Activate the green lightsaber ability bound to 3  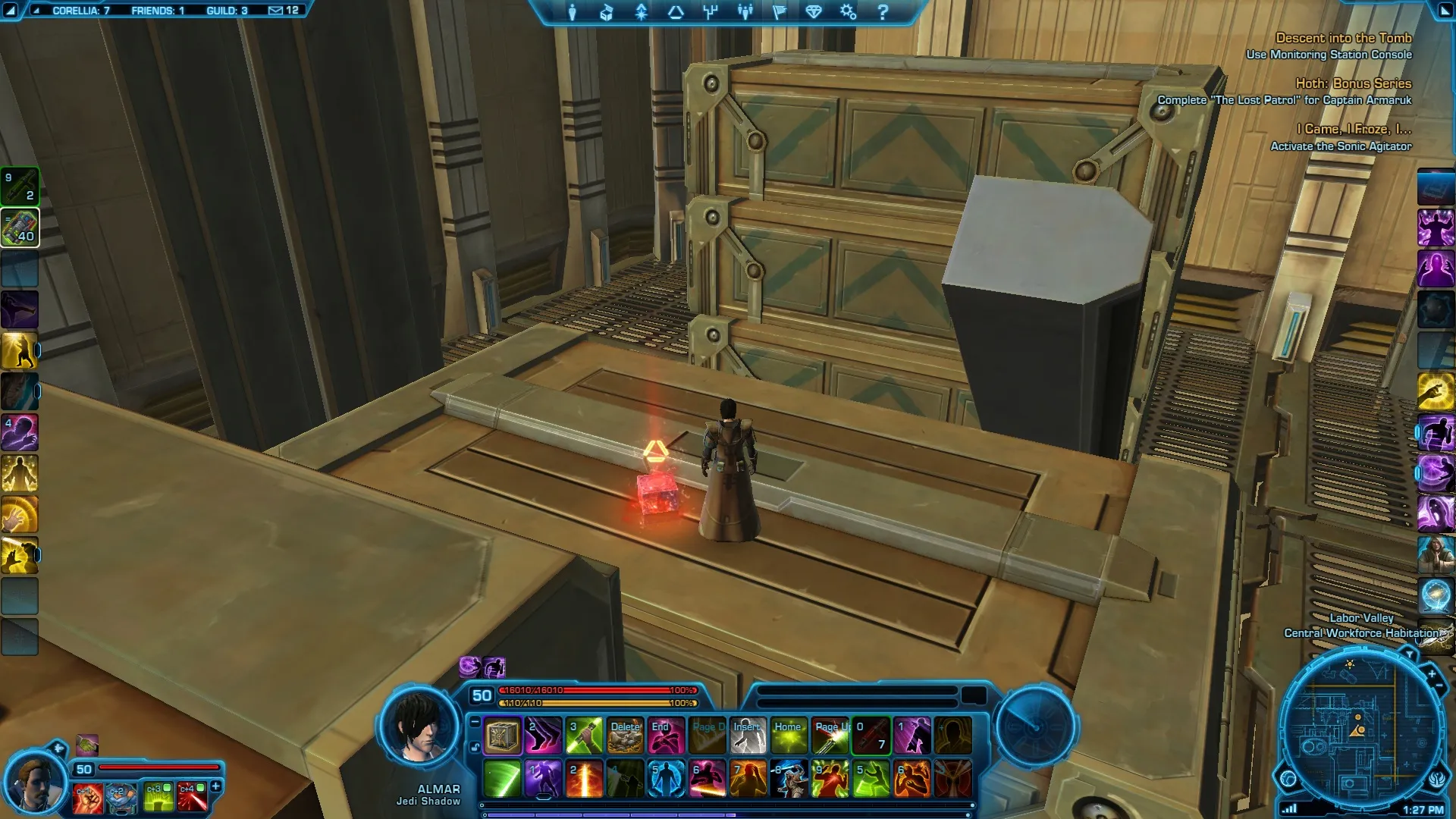[x=584, y=736]
